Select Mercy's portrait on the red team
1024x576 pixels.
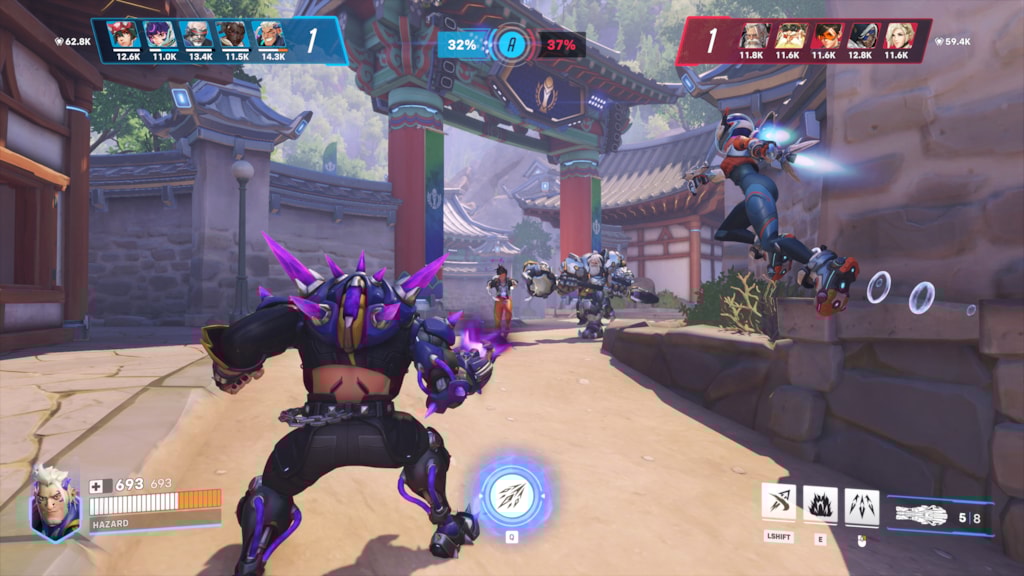896,37
